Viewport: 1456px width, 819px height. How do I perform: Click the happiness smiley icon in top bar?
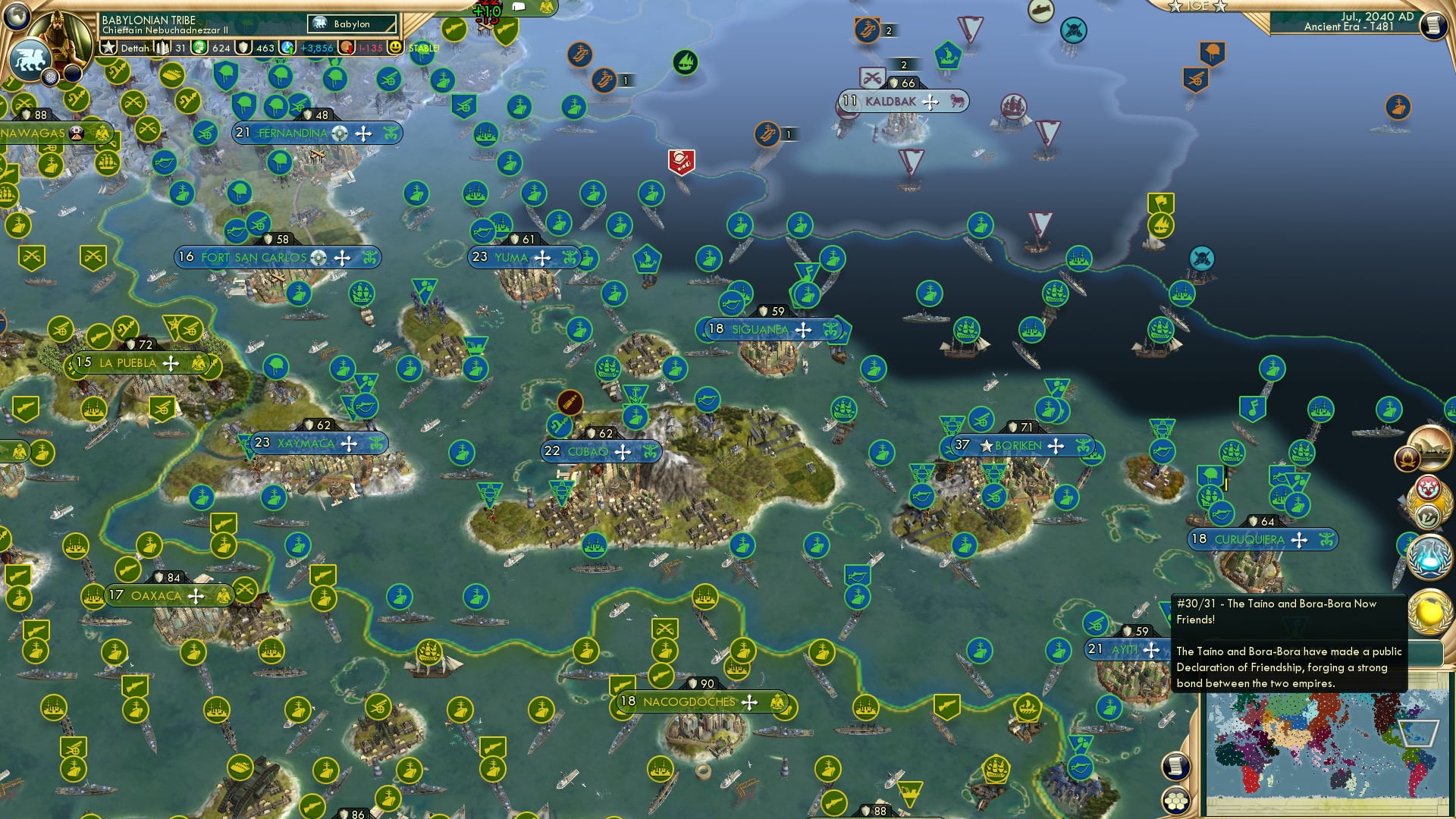tap(396, 47)
